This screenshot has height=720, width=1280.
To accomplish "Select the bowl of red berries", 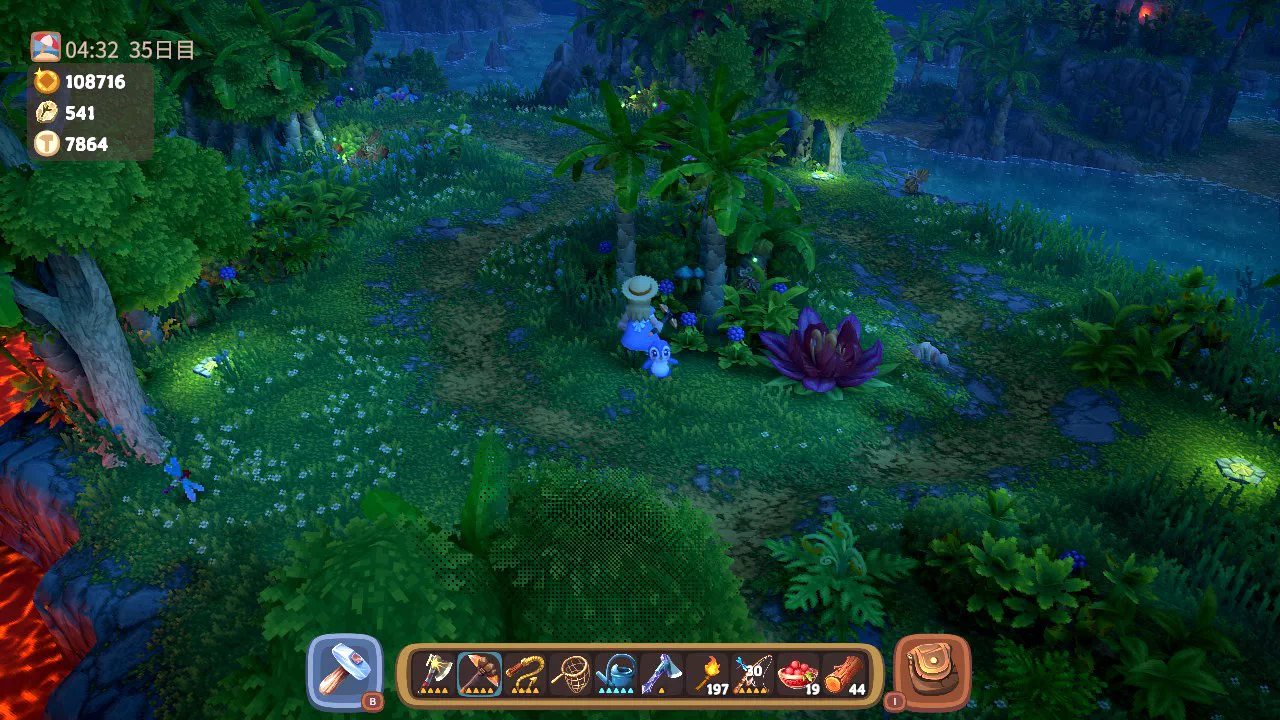I will (x=799, y=673).
